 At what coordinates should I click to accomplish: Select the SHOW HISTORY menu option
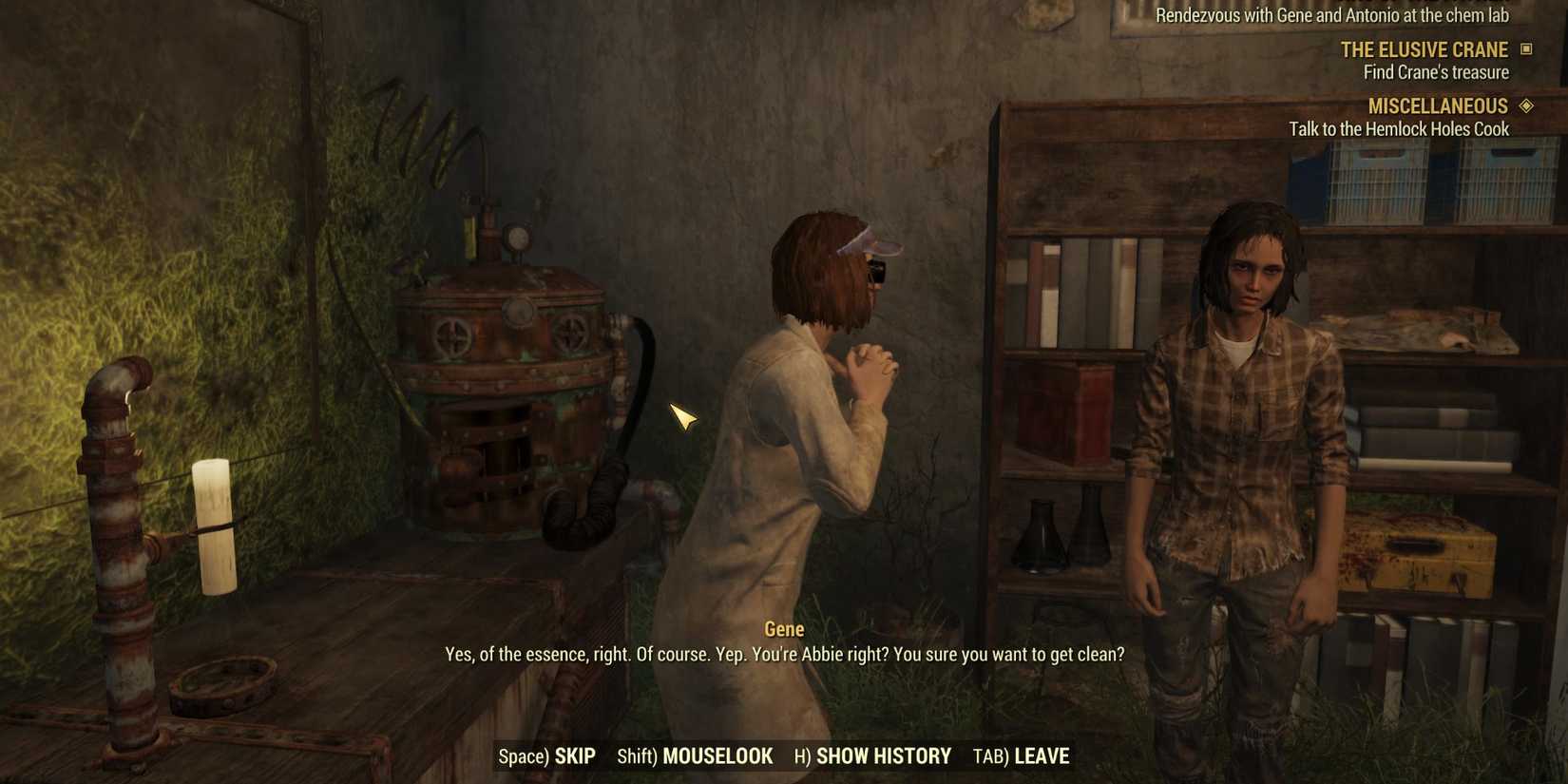click(872, 756)
